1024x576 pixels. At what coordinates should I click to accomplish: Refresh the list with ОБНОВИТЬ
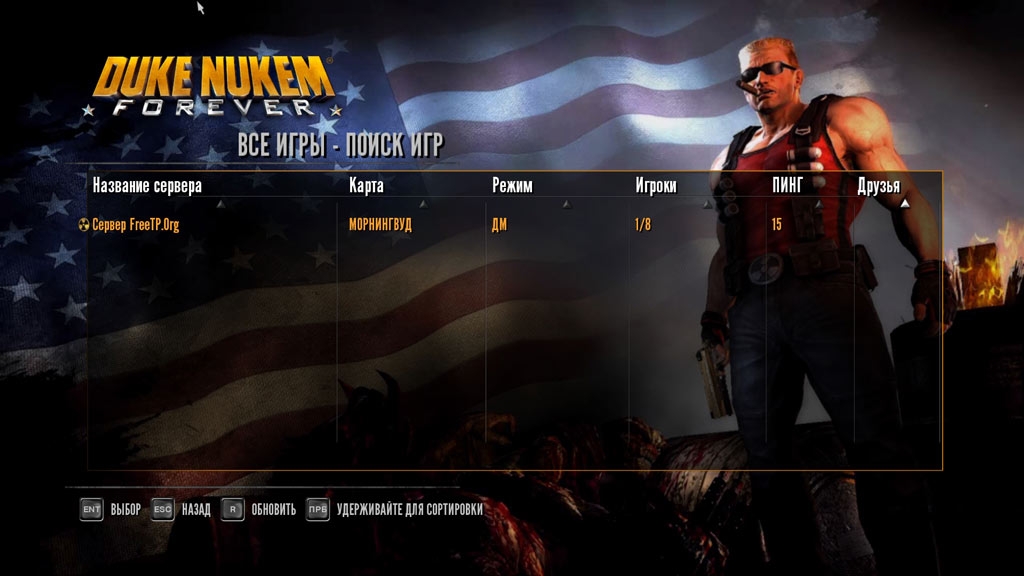click(259, 510)
